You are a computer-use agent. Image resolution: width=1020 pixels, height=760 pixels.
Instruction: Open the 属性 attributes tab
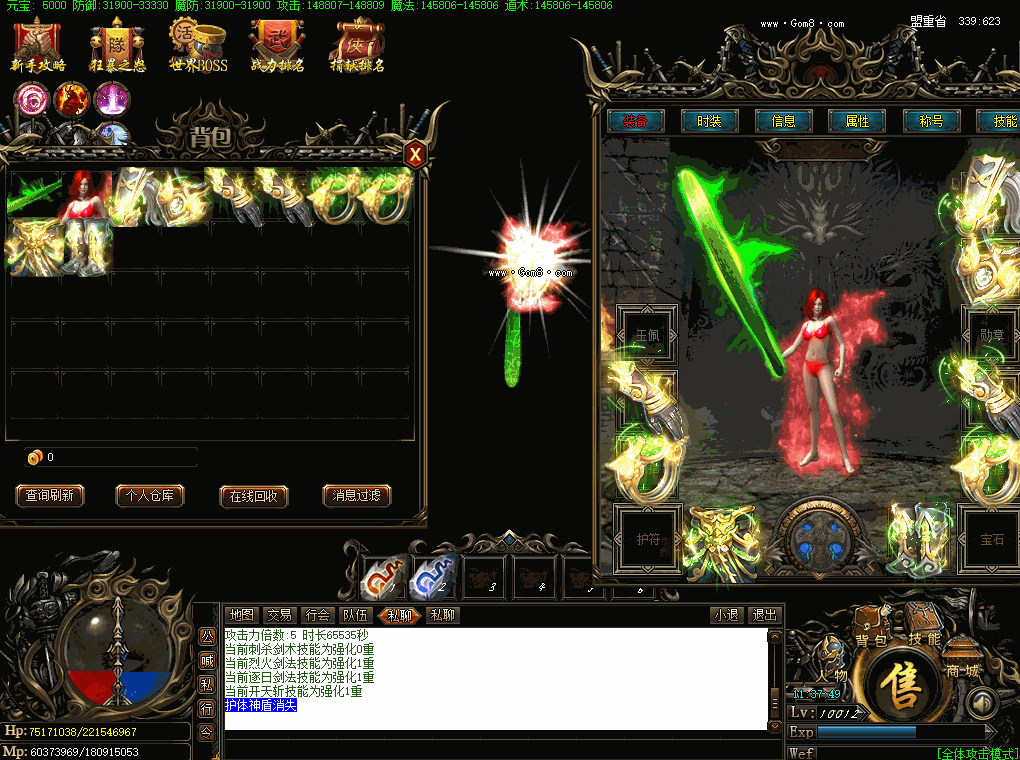857,121
